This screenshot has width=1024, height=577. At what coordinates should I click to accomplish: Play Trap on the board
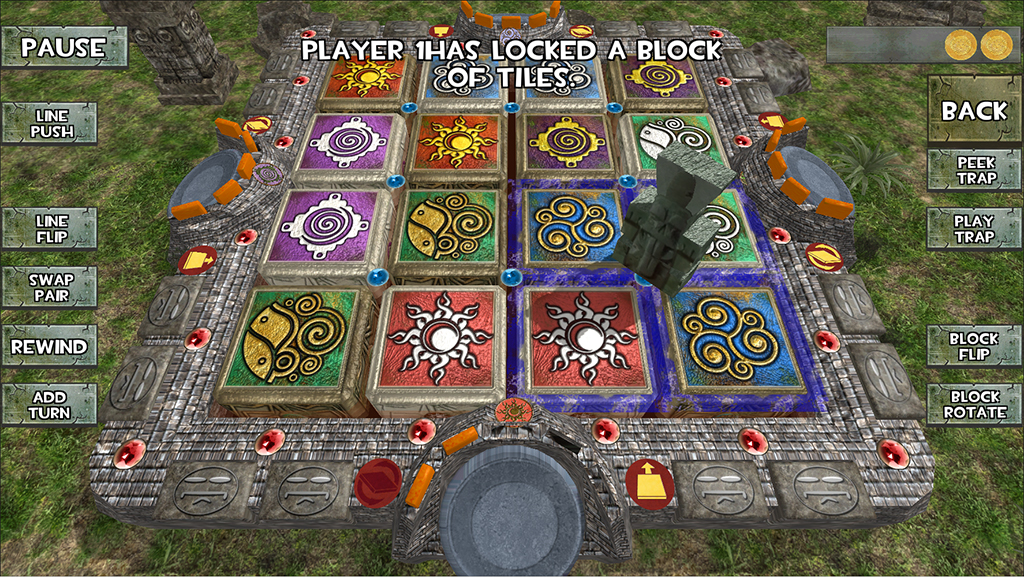point(973,228)
